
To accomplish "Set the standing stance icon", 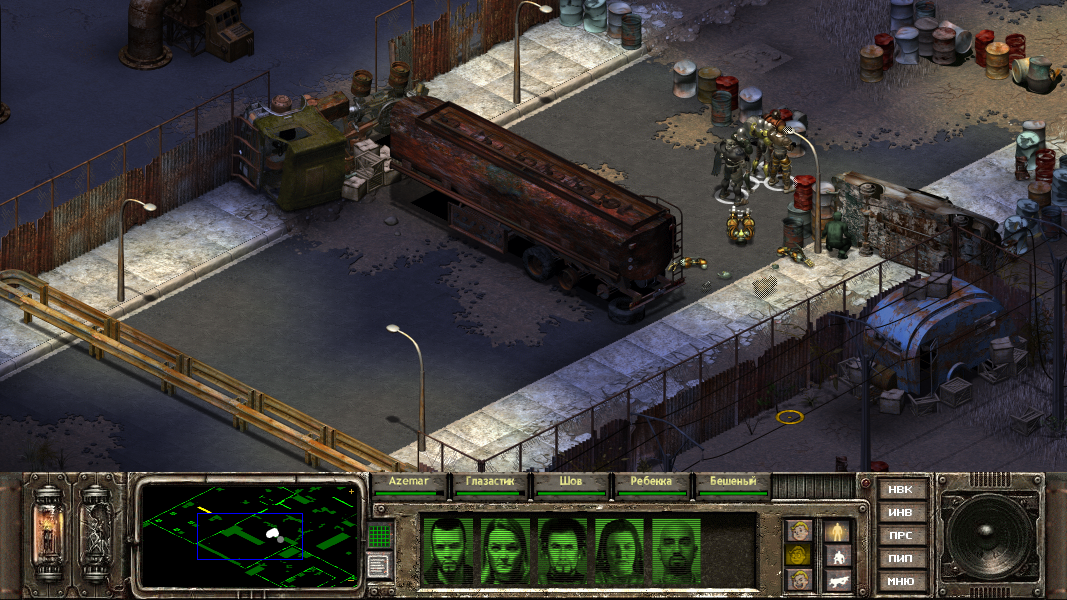I will [x=837, y=530].
